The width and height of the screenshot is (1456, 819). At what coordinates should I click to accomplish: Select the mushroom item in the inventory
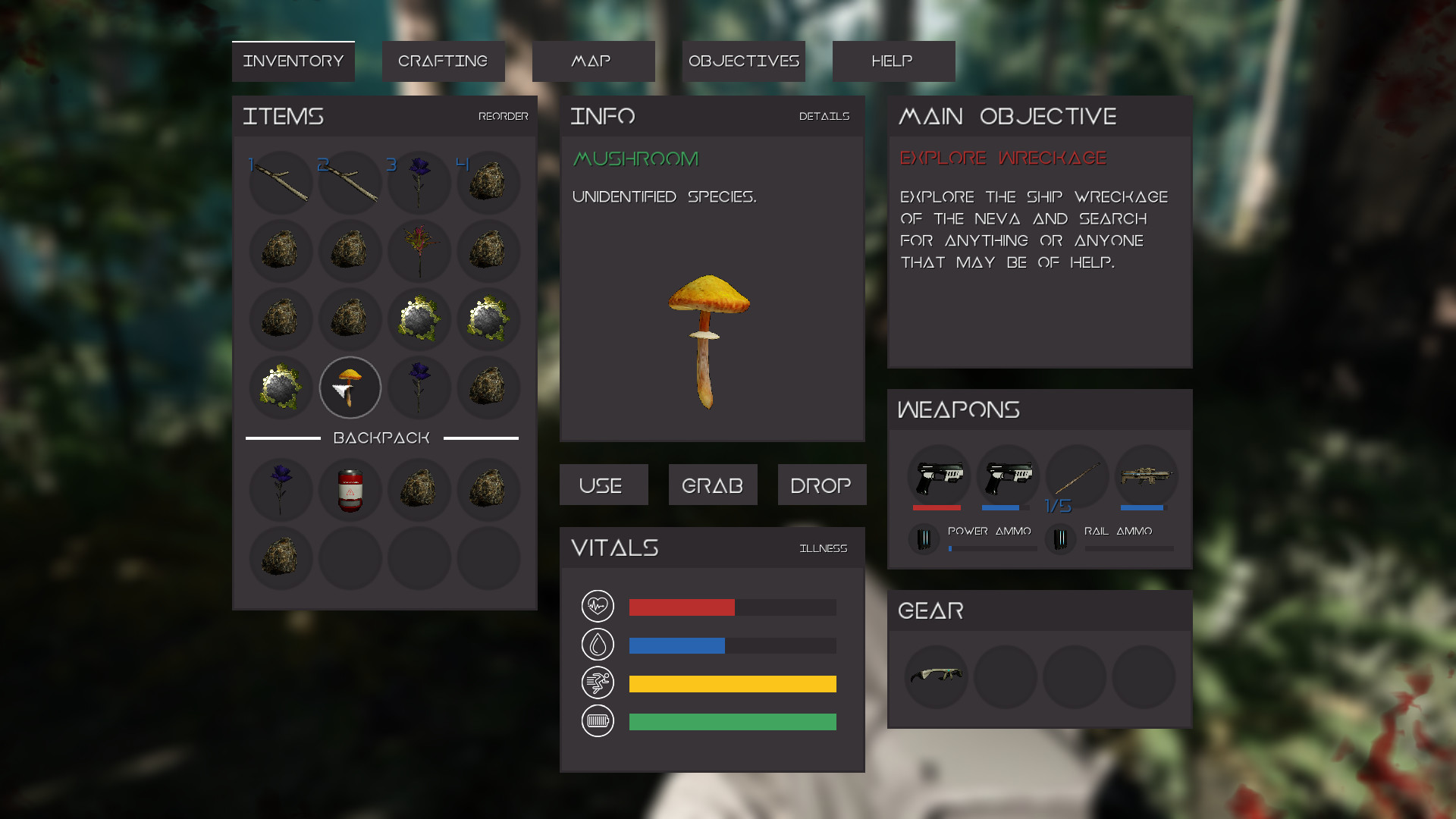tap(350, 388)
